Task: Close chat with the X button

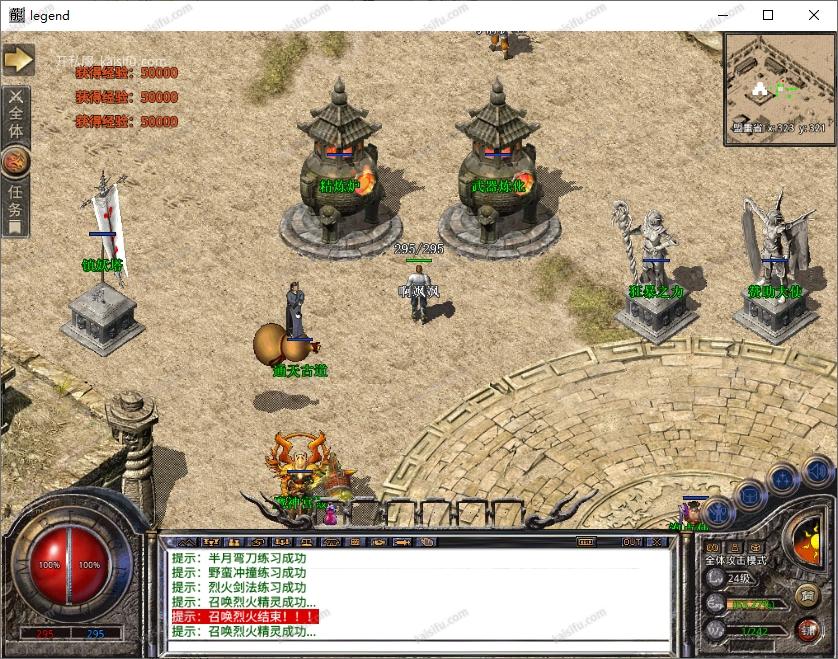Action: point(657,542)
